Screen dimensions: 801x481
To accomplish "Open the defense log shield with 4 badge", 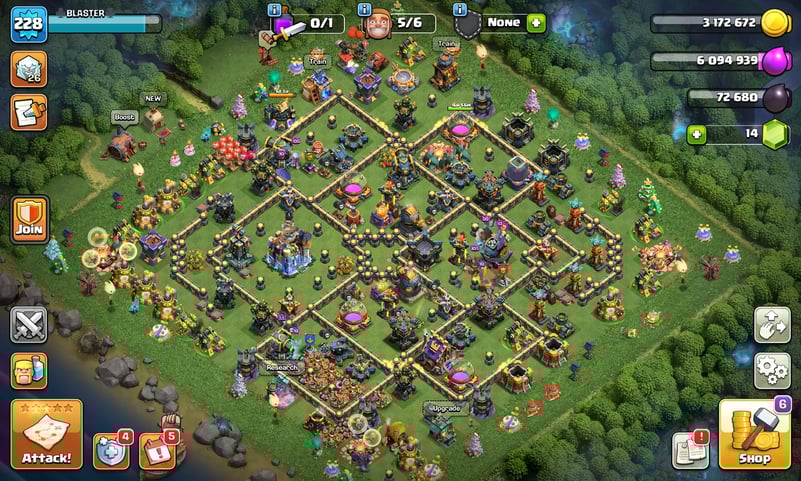I will tap(110, 452).
